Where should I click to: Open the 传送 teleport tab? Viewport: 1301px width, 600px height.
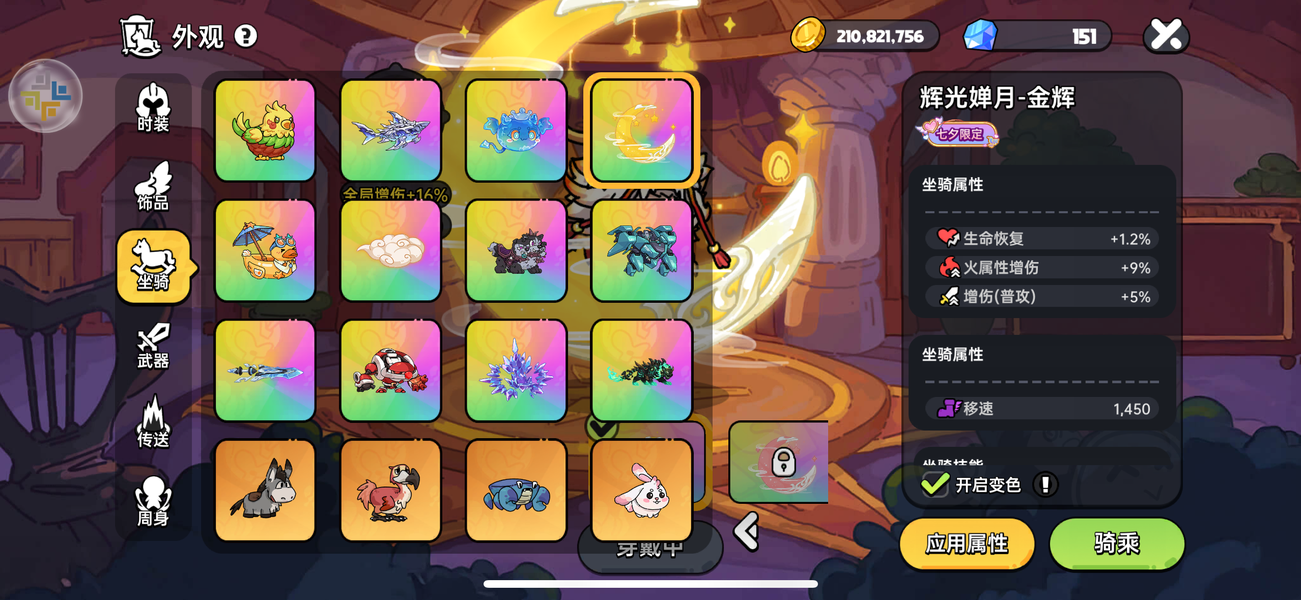(153, 423)
